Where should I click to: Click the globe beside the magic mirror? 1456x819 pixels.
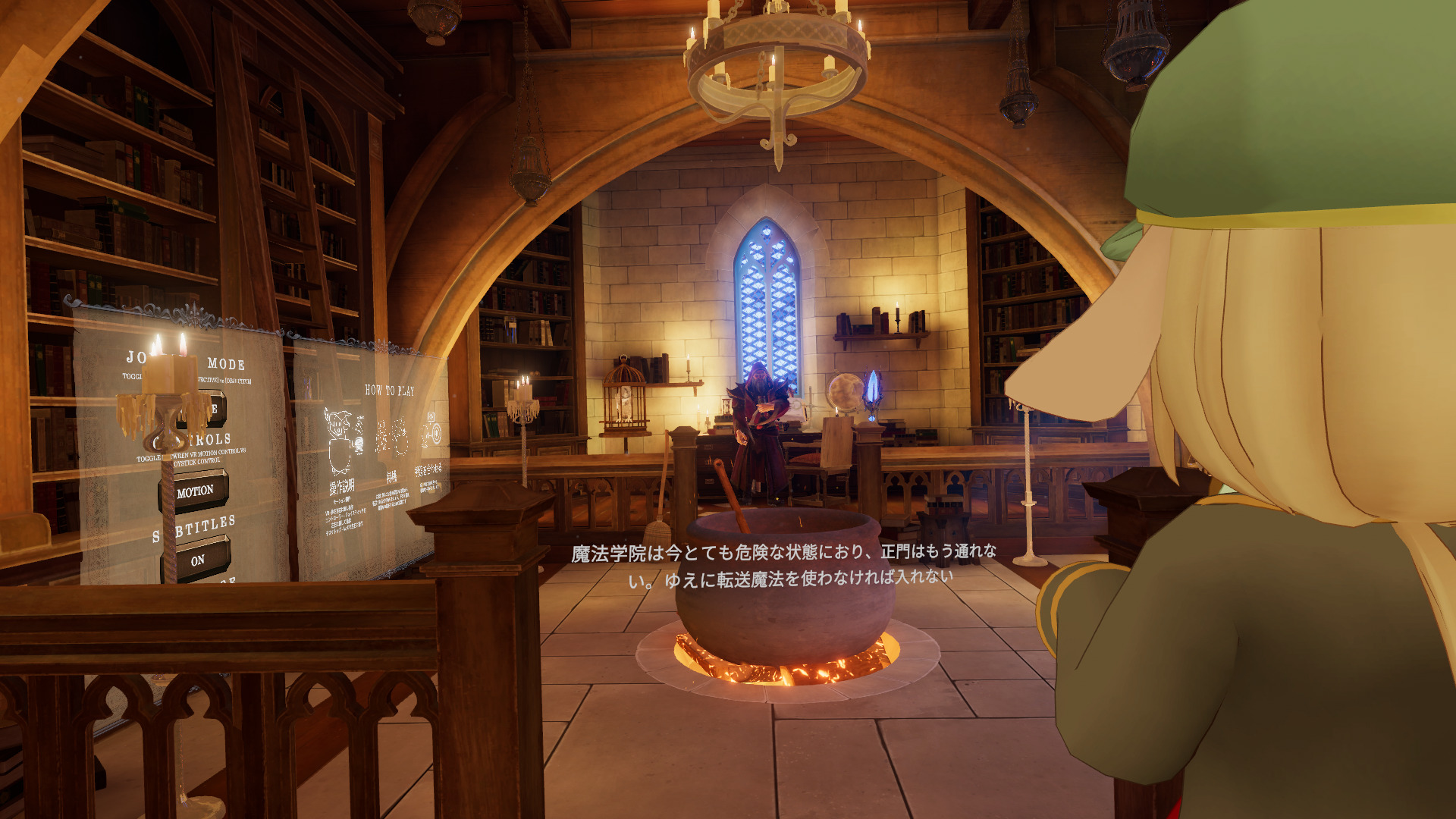845,392
